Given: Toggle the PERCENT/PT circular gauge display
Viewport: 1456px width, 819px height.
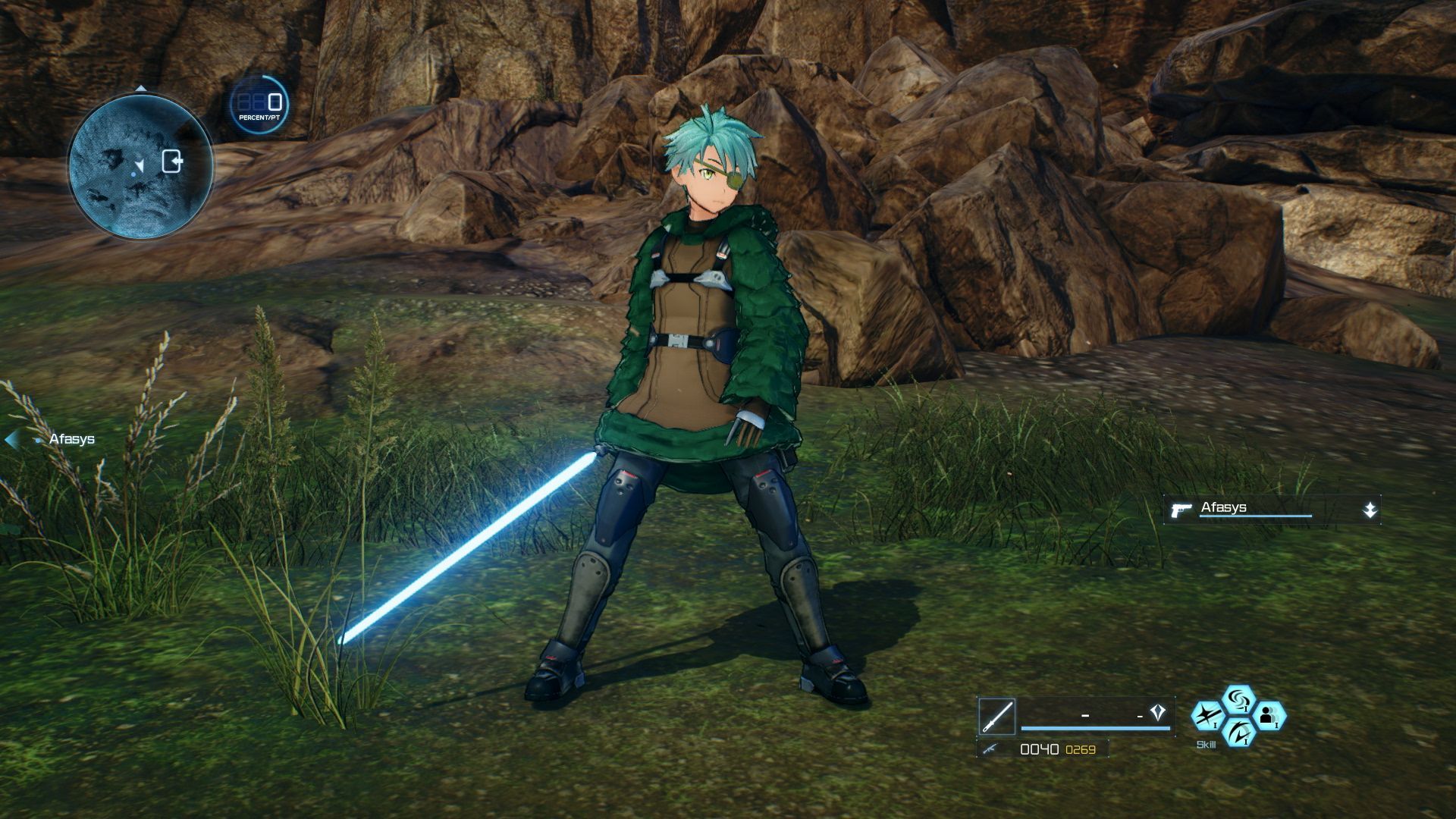Looking at the screenshot, I should pyautogui.click(x=260, y=105).
